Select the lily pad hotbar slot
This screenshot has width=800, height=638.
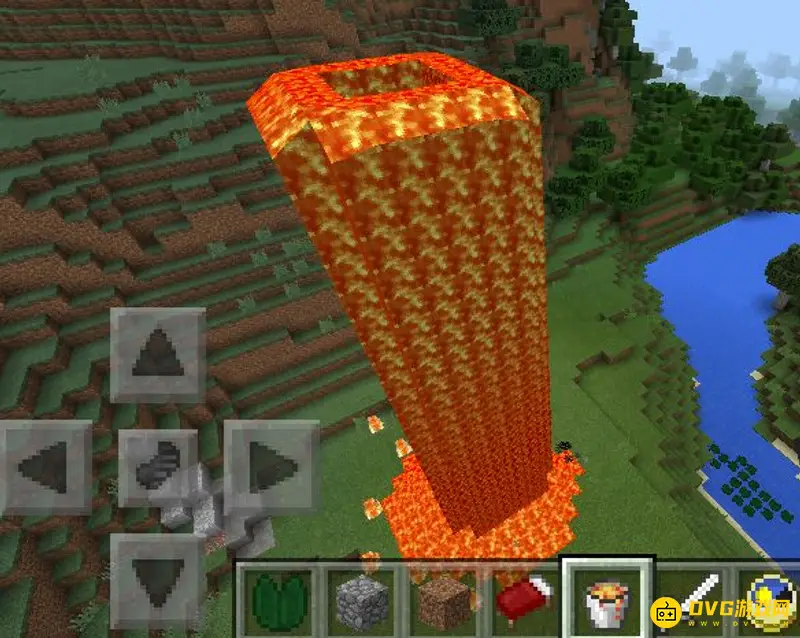(x=276, y=602)
